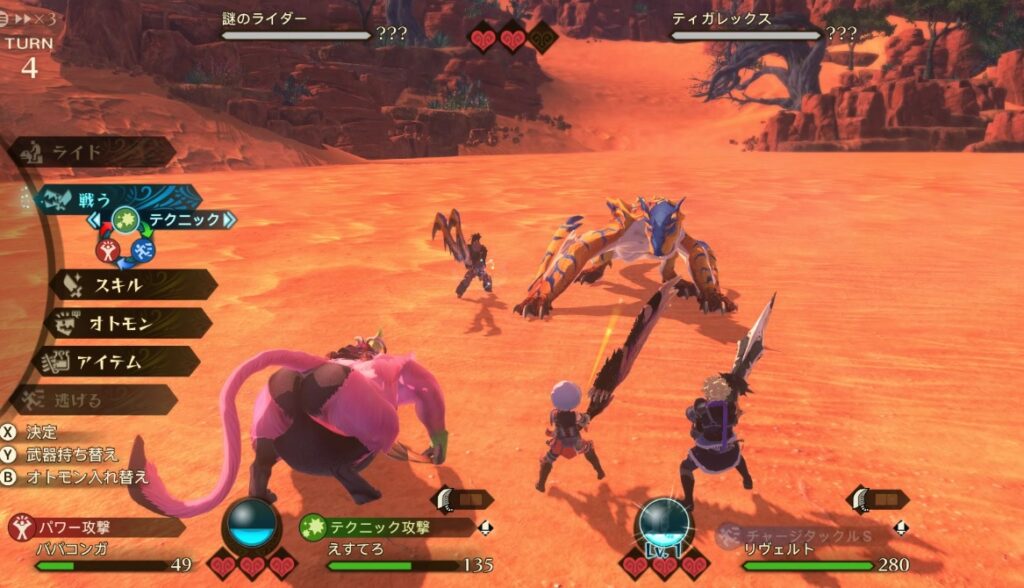Select the 逃げる (Flee) command
This screenshot has height=588, width=1024.
coord(95,399)
